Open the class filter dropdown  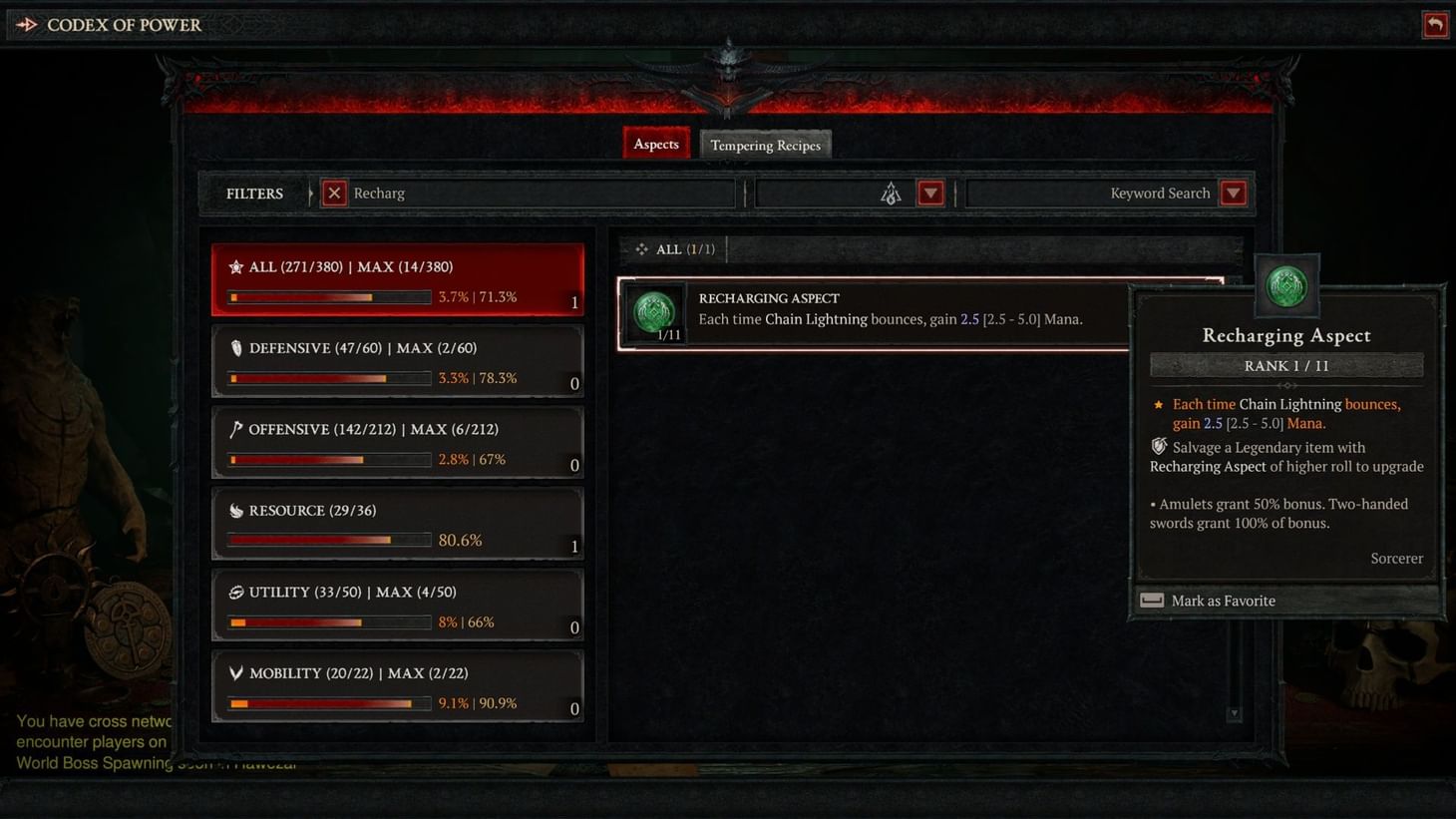coord(929,193)
